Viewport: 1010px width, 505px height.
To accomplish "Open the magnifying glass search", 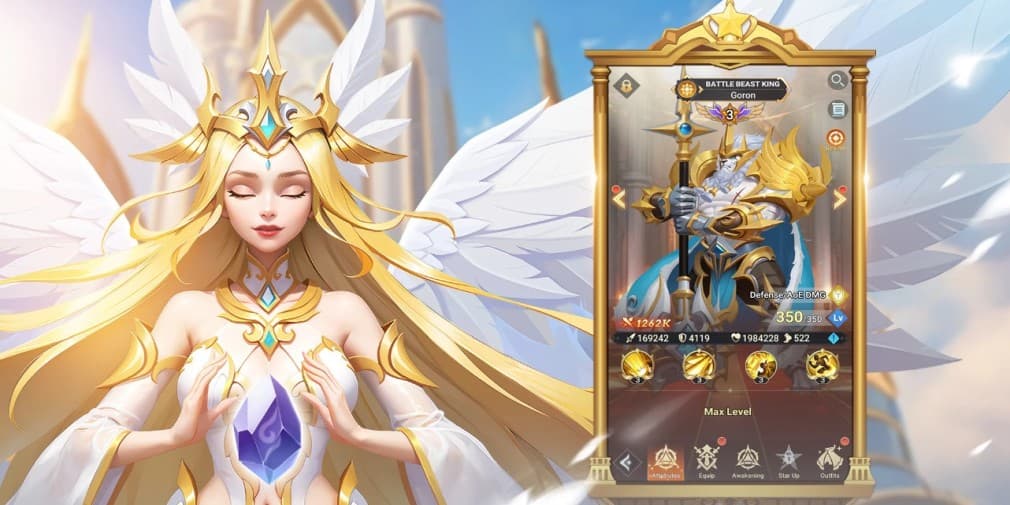I will (x=837, y=80).
